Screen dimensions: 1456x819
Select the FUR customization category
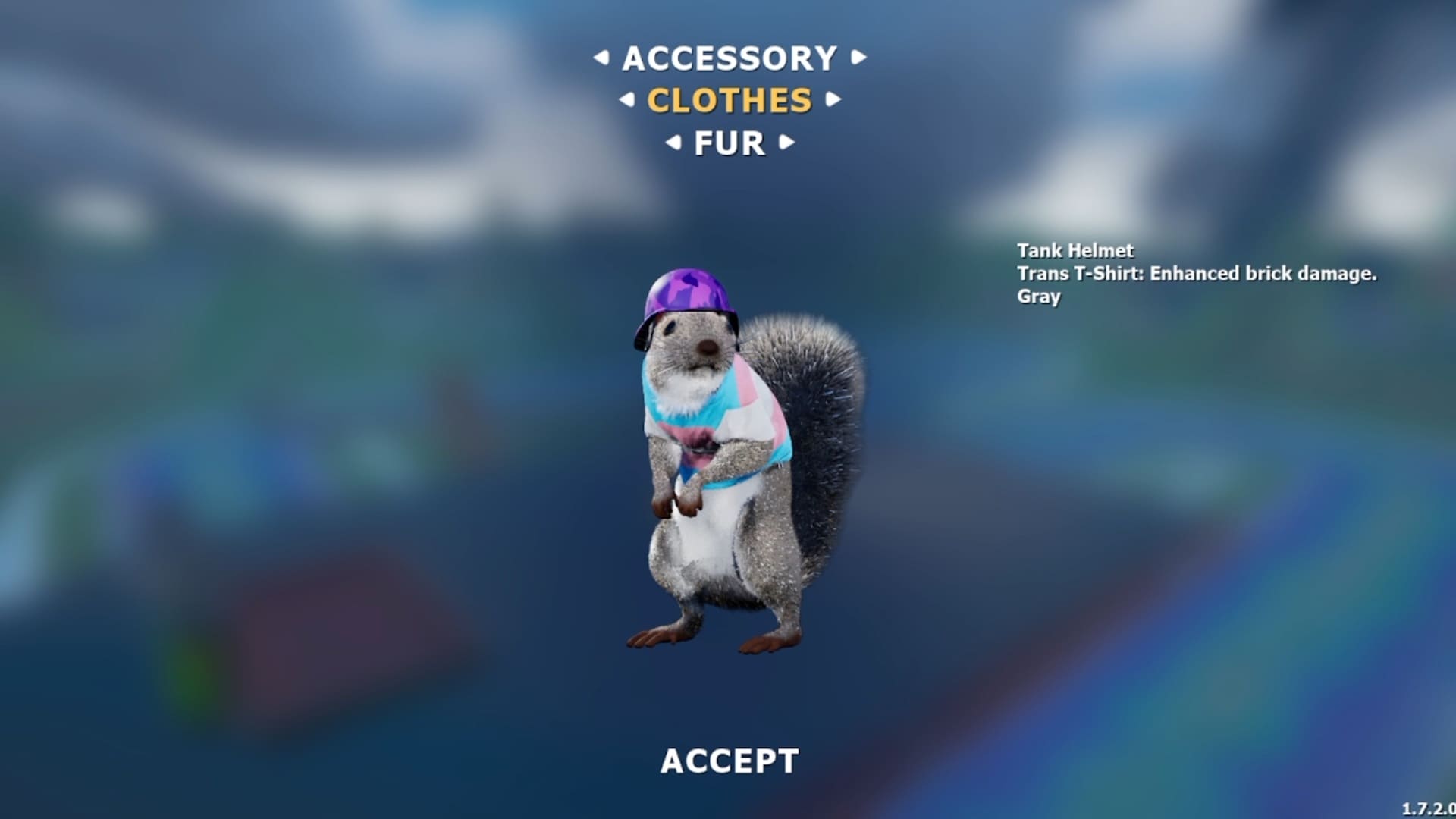click(730, 141)
